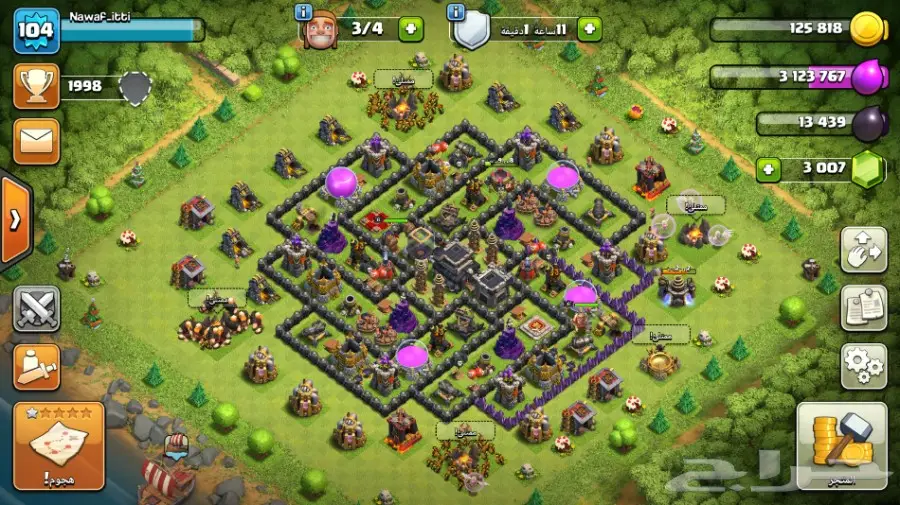This screenshot has height=505, width=900.
Task: Open the mail inbox envelope
Action: pos(36,141)
